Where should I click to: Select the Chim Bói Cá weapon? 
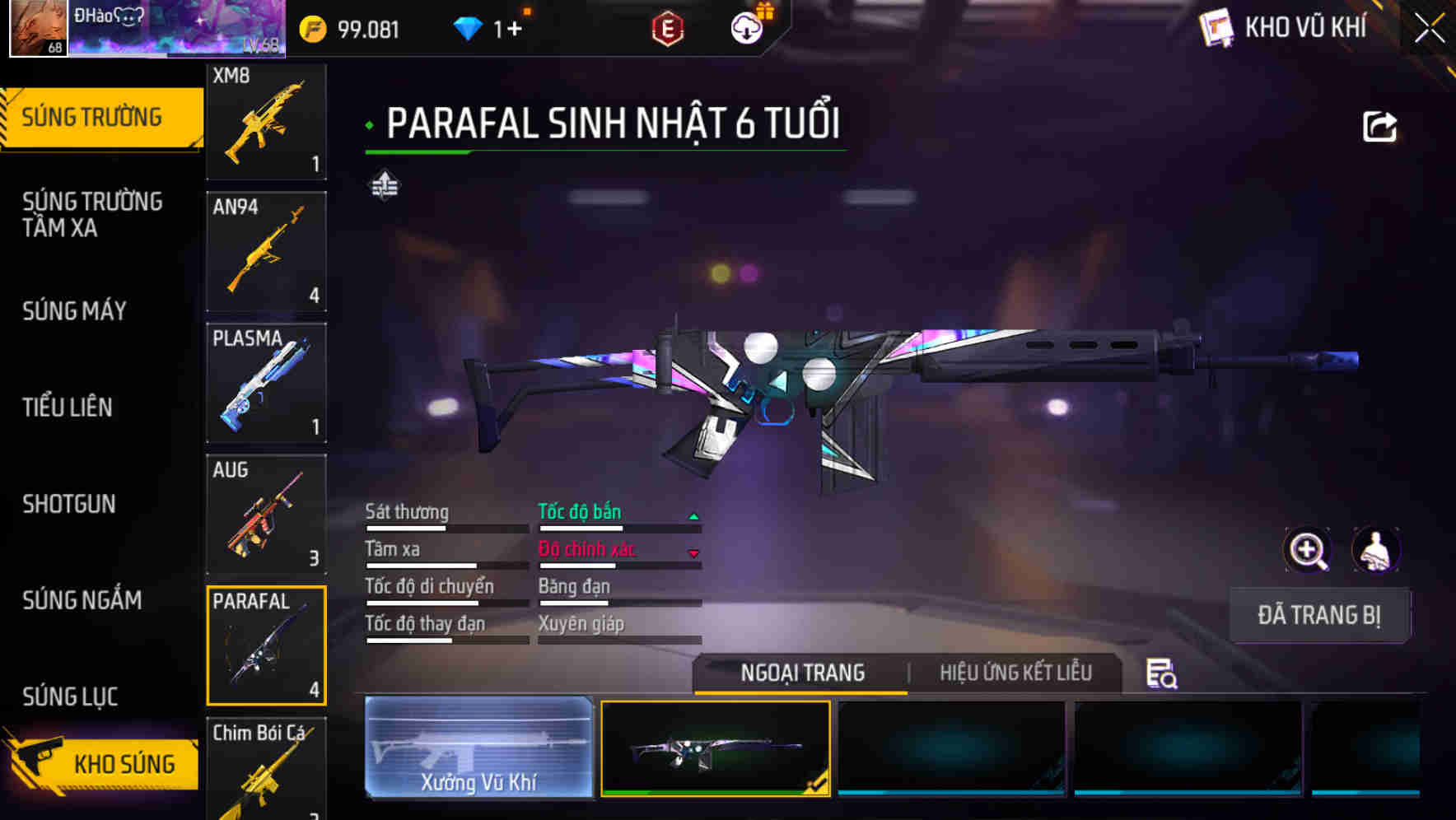(266, 770)
